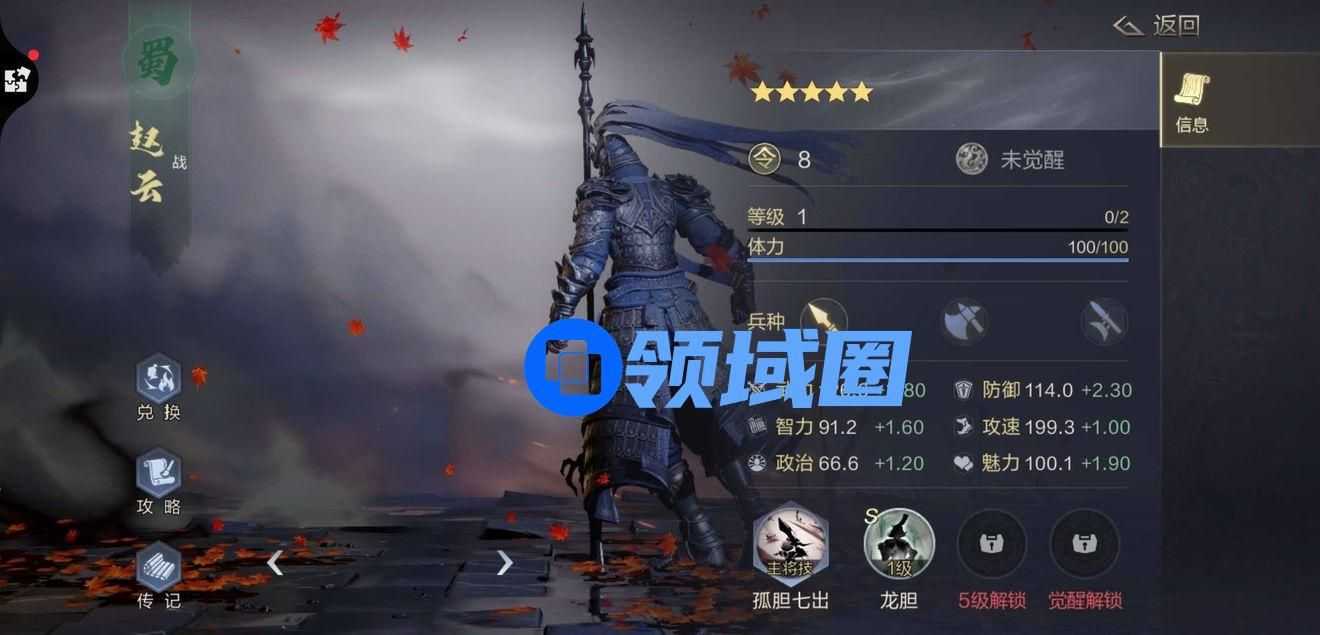Go back with the 返回 button
Screen dimensions: 1320x635
[x=1158, y=26]
